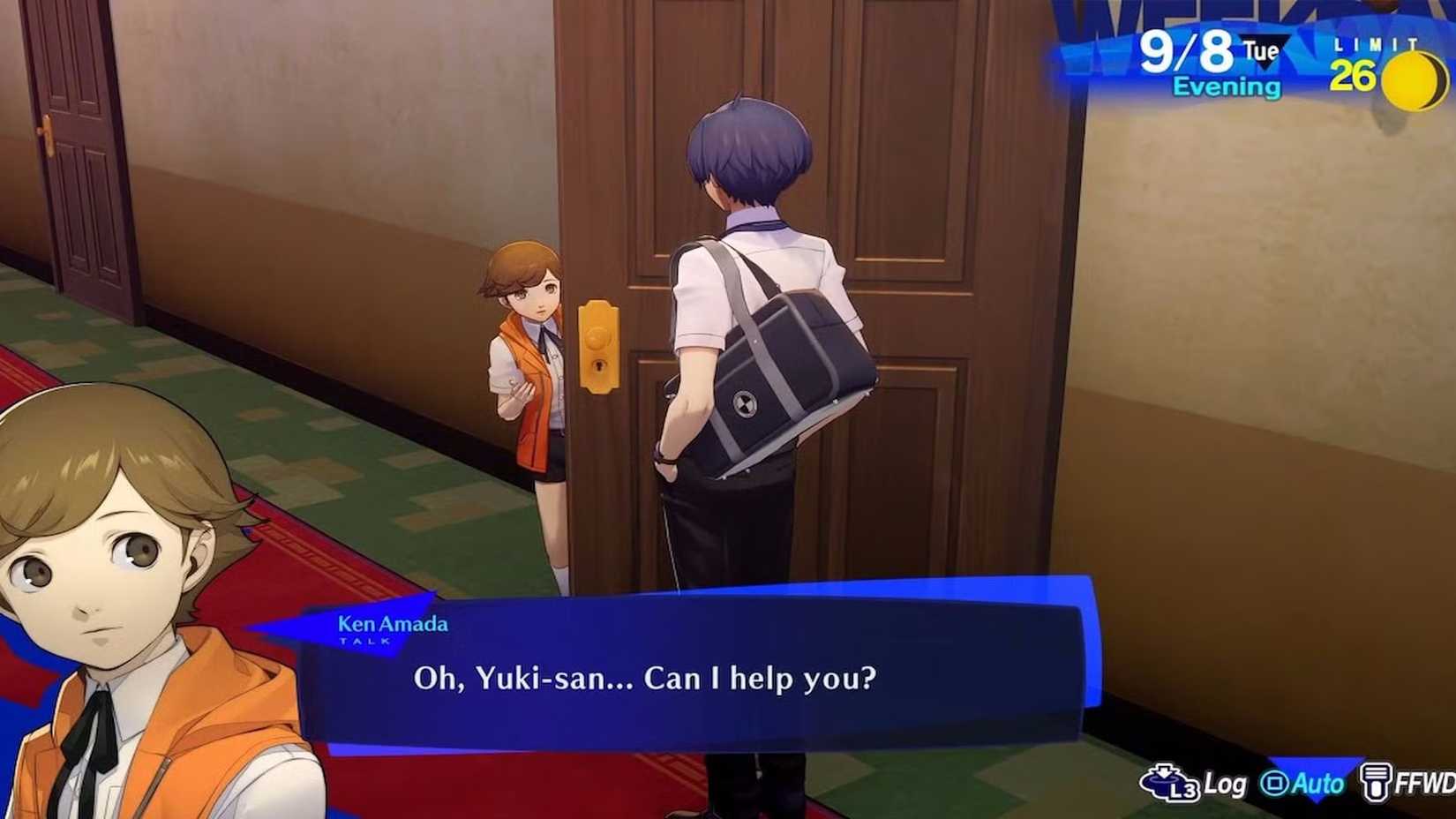Toggle the dialogue Log panel
The image size is (1456, 819).
(x=1225, y=784)
